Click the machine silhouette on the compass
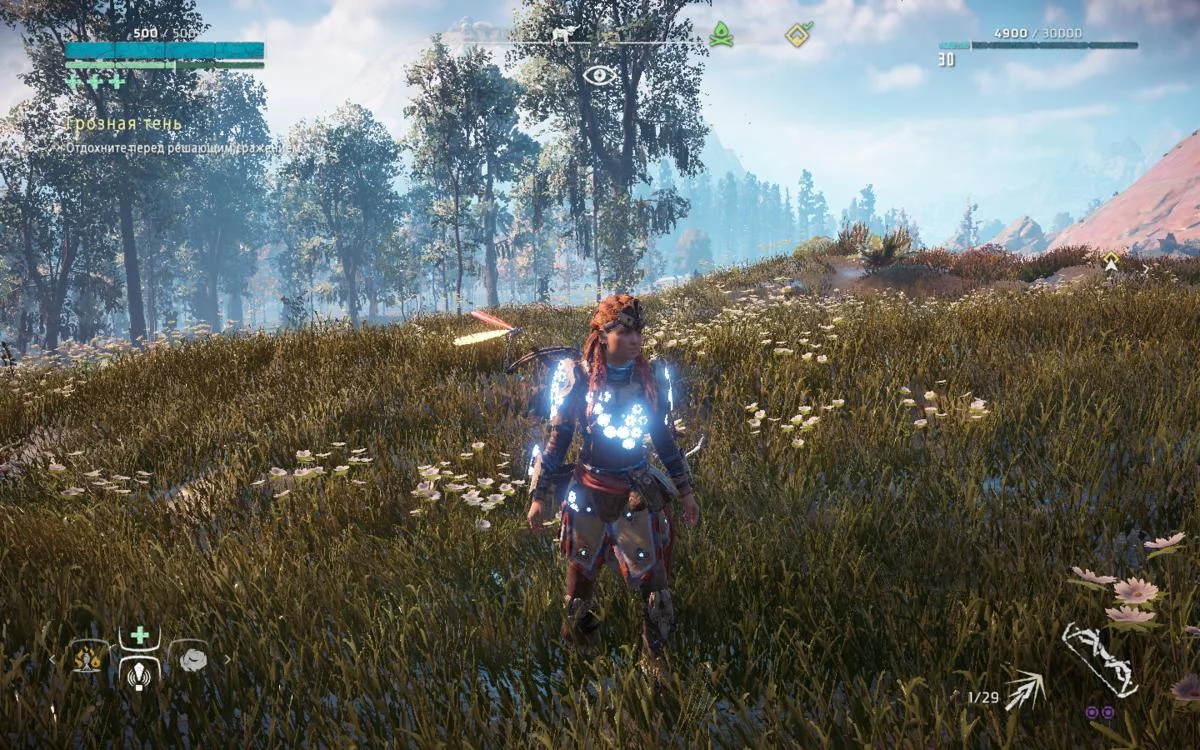Screen dimensions: 1200x750 [566, 35]
